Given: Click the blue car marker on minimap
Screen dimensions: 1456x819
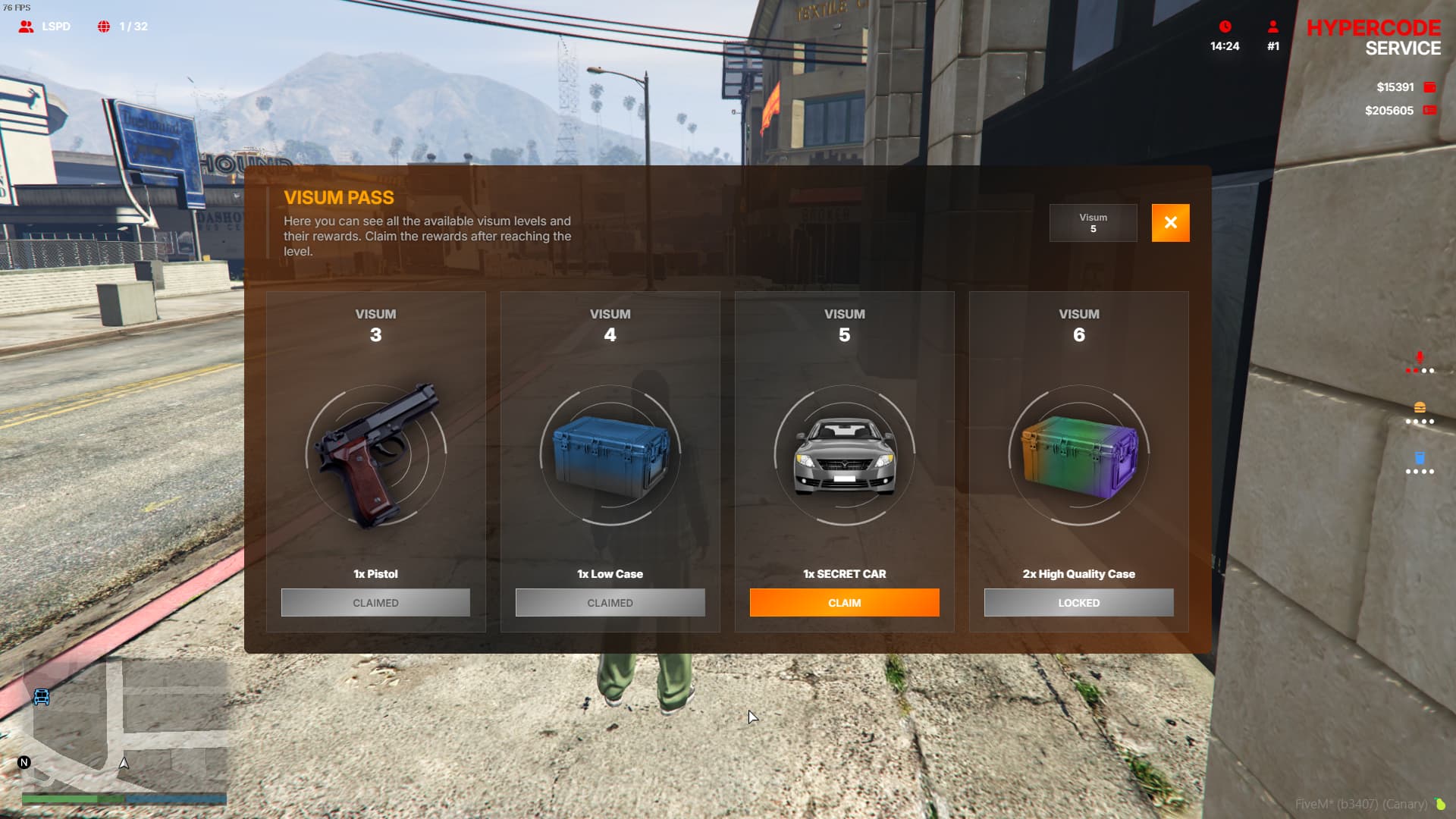Looking at the screenshot, I should tap(42, 697).
